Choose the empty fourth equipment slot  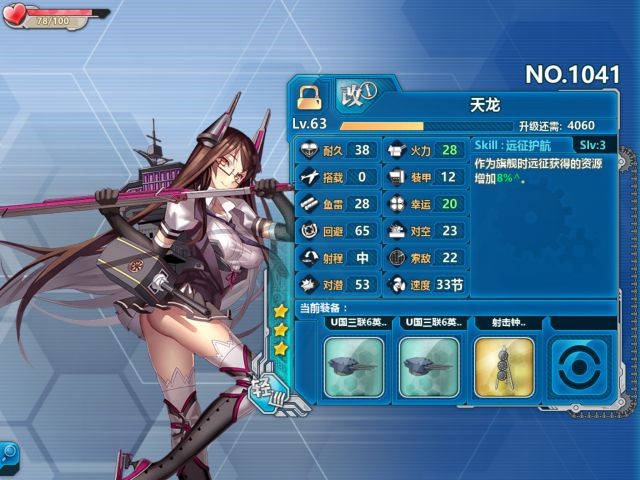click(x=577, y=365)
